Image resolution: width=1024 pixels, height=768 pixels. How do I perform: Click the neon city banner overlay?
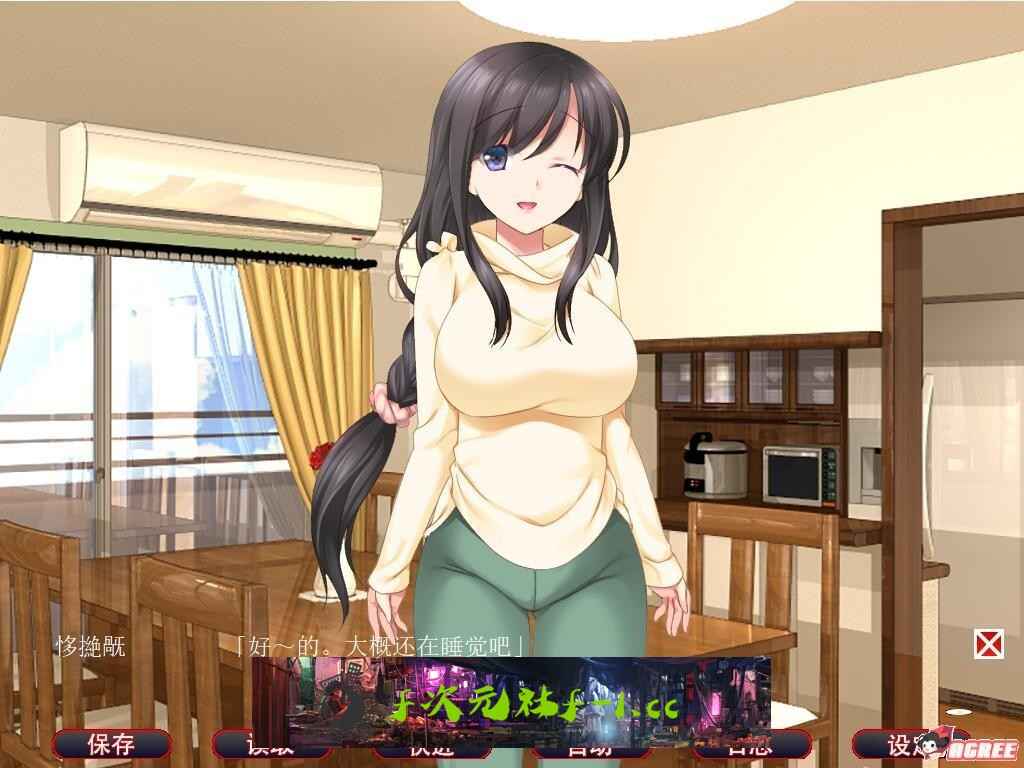tap(511, 700)
